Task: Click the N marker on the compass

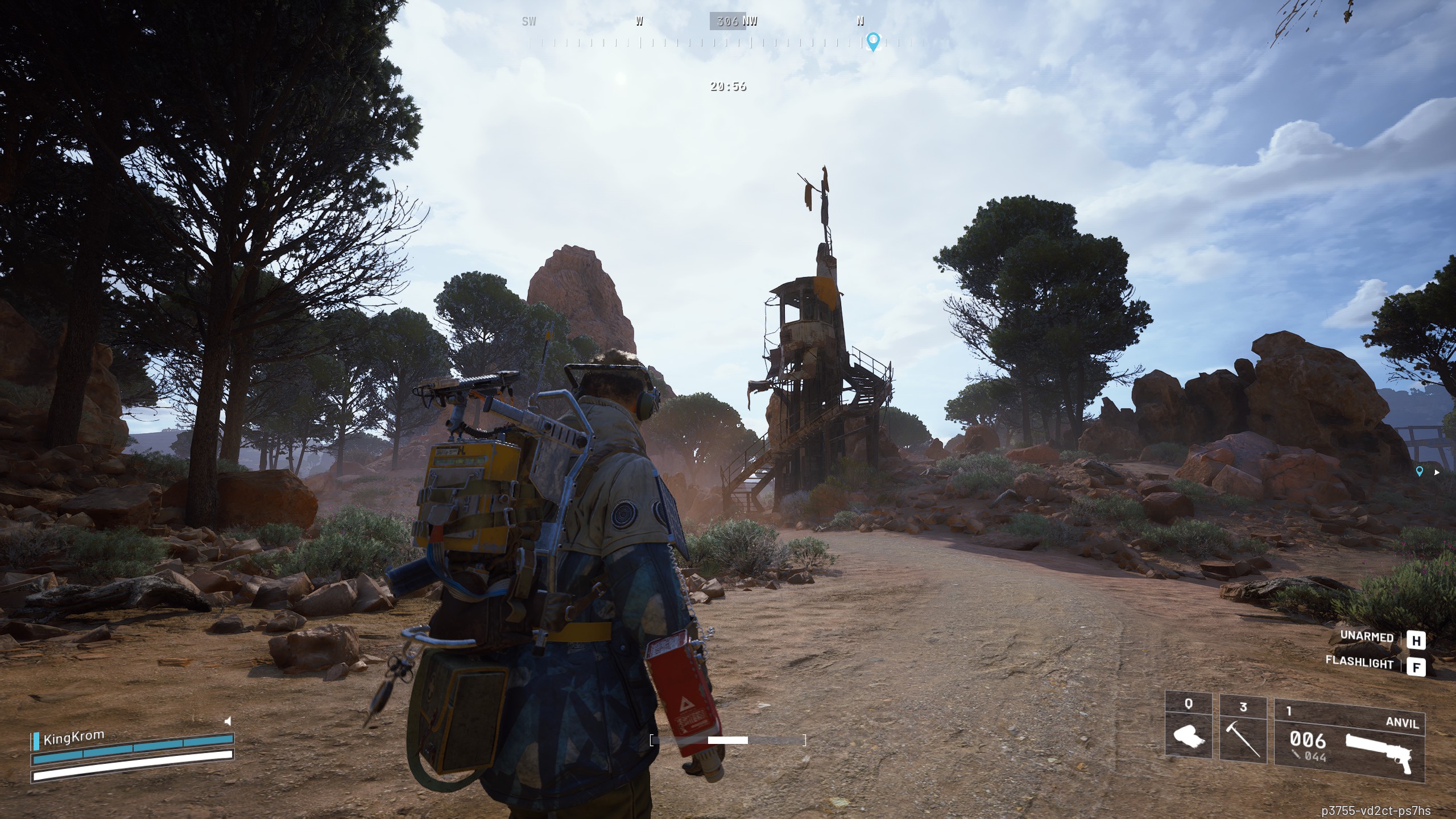Action: click(859, 22)
